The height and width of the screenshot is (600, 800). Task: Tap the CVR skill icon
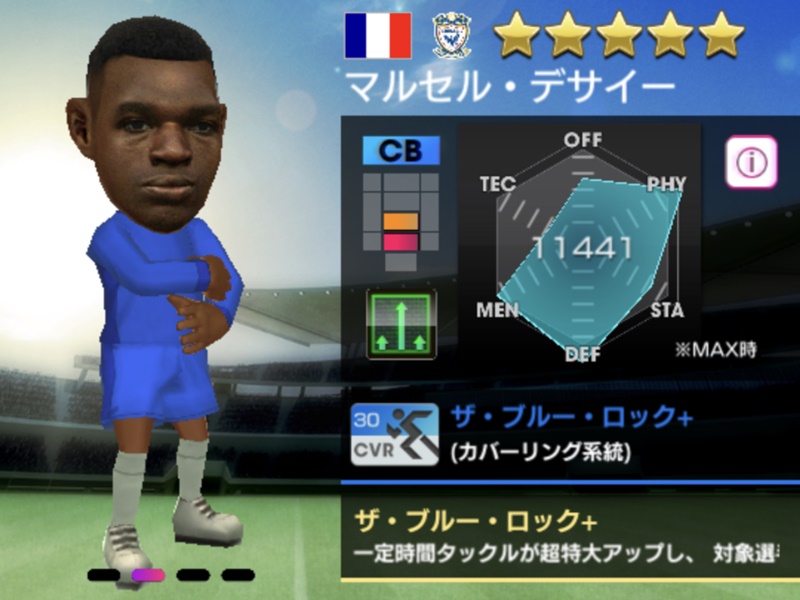393,435
